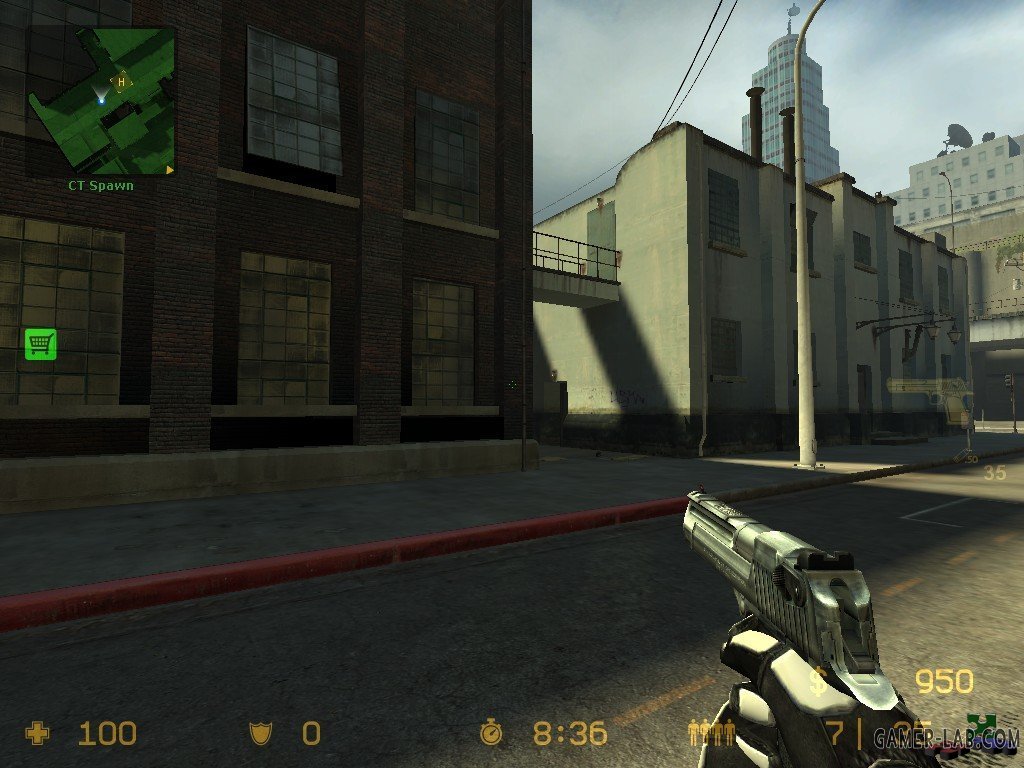Click the hostage figures icon
This screenshot has height=768, width=1024.
click(x=711, y=733)
